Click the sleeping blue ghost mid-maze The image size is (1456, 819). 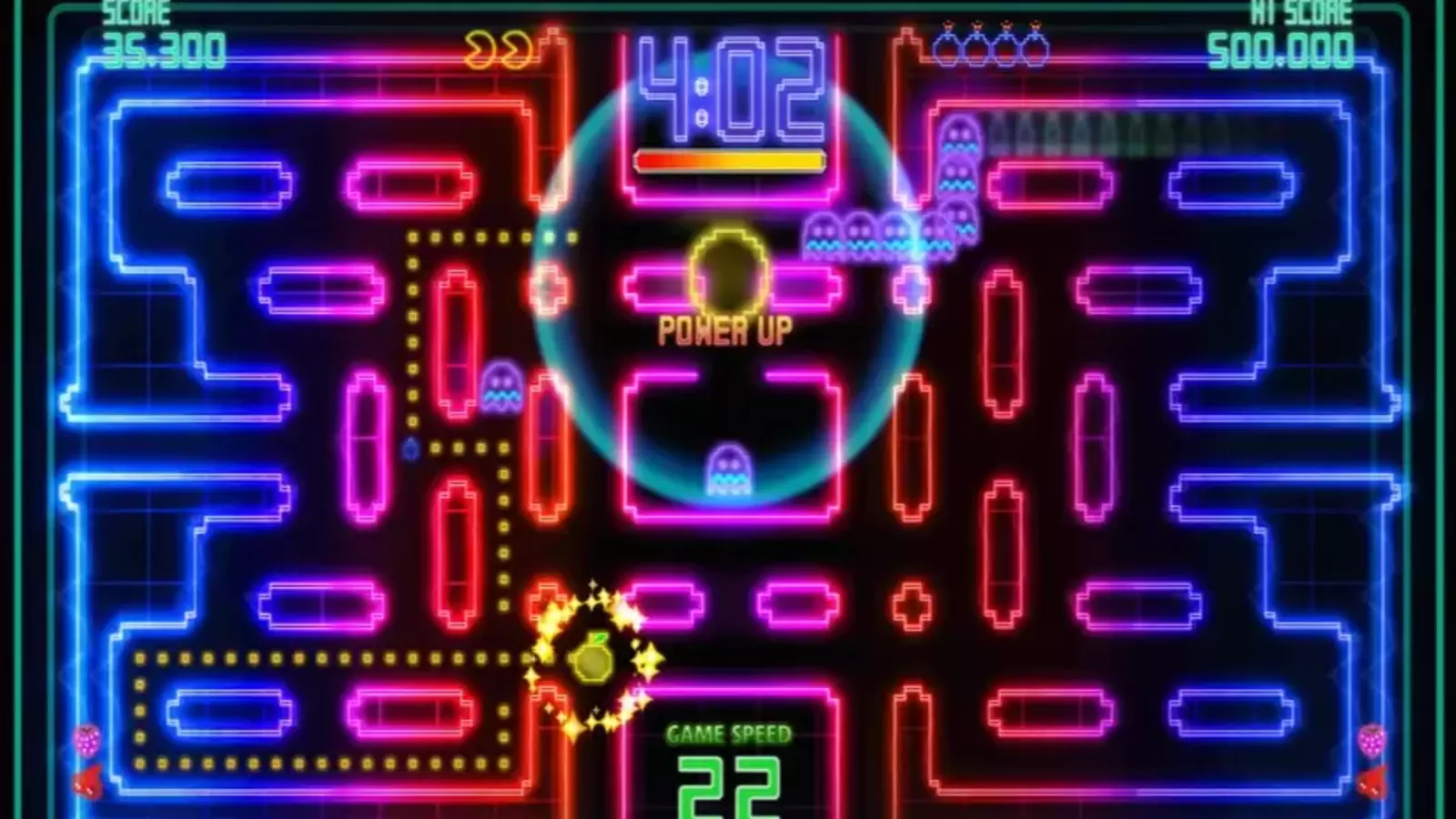point(728,469)
